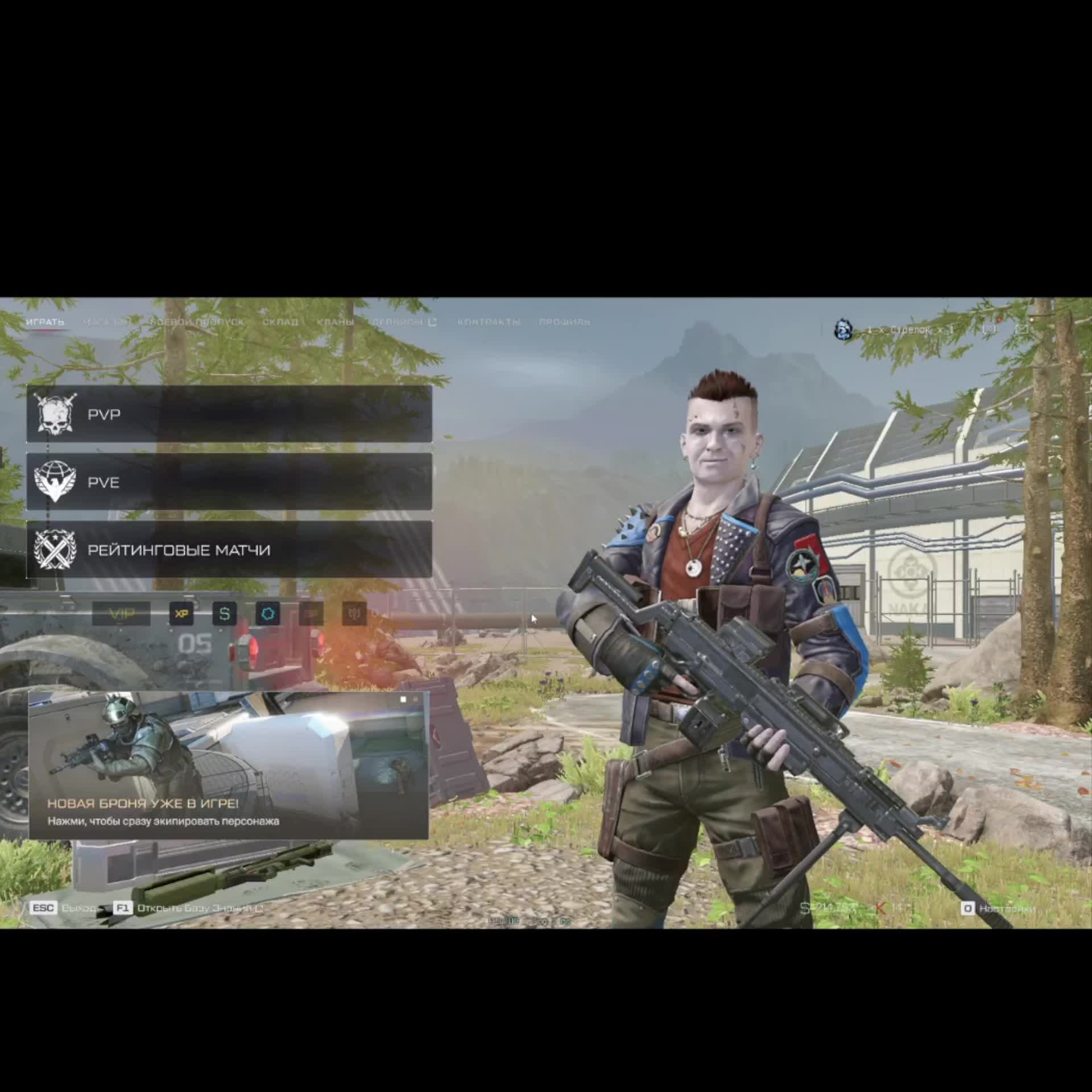Open the Боевой пропуск tab
Viewport: 1092px width, 1092px height.
(197, 322)
